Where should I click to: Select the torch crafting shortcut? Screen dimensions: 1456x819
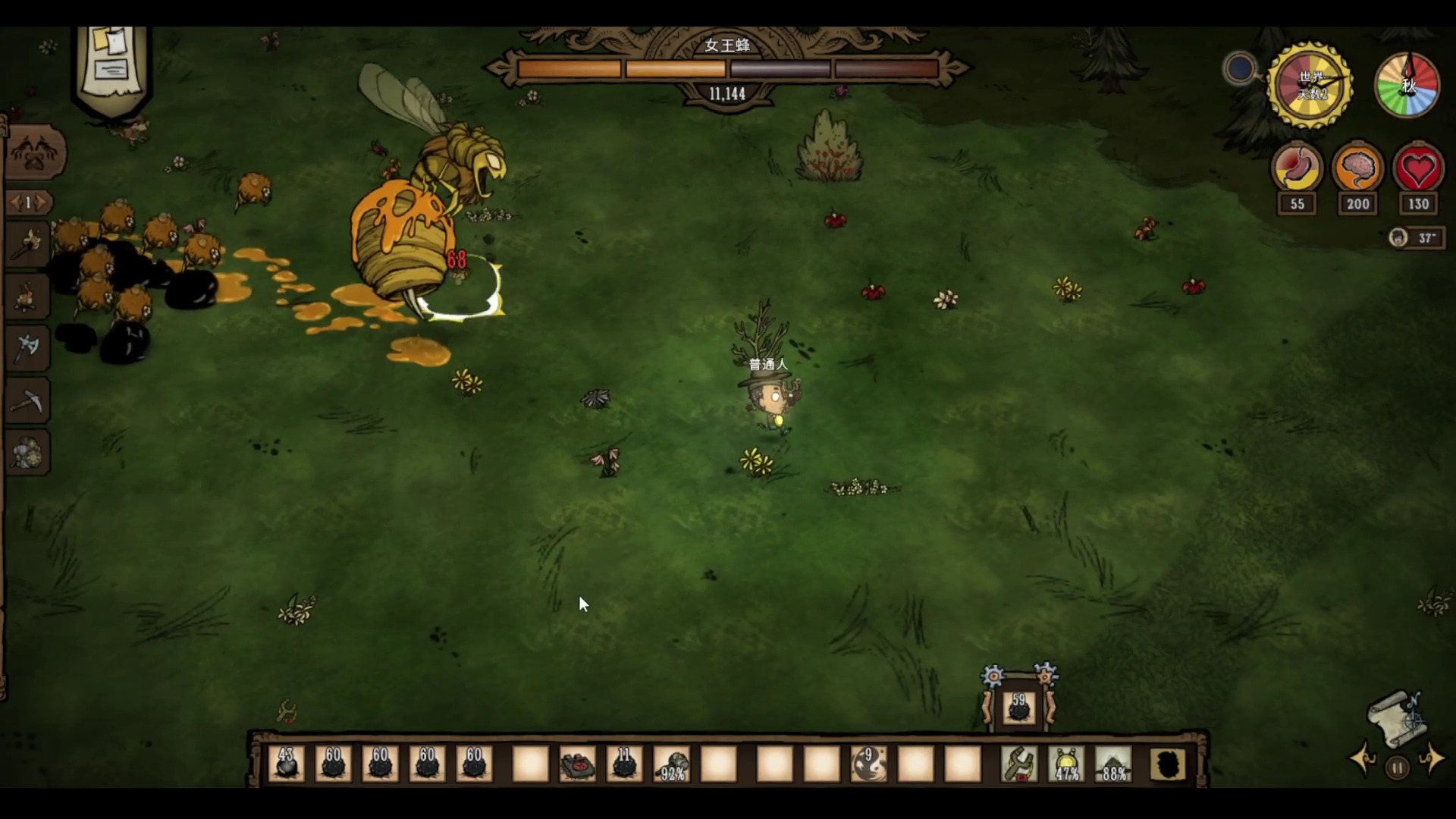pyautogui.click(x=28, y=243)
